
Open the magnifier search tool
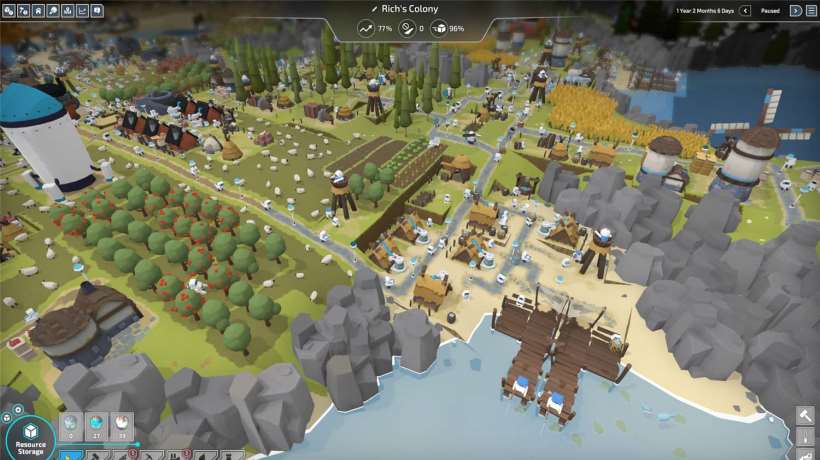point(52,11)
